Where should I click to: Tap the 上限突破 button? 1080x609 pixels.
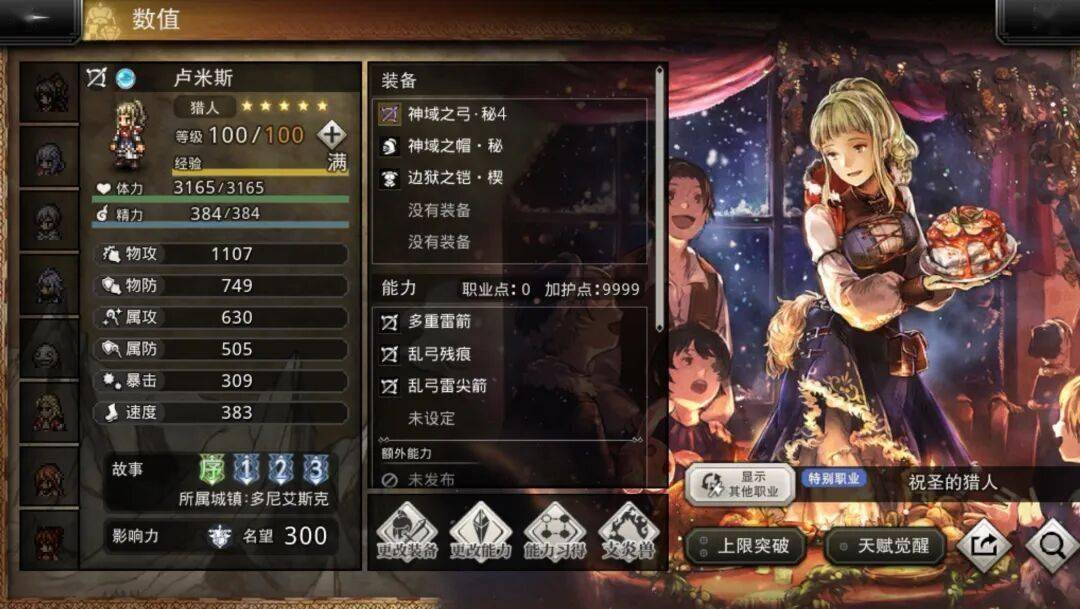coord(745,546)
